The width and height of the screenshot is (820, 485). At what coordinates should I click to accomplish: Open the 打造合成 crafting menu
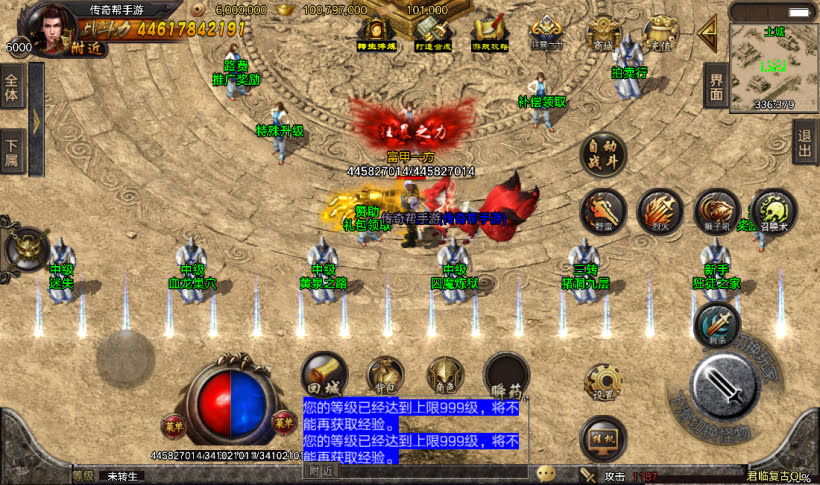[431, 34]
